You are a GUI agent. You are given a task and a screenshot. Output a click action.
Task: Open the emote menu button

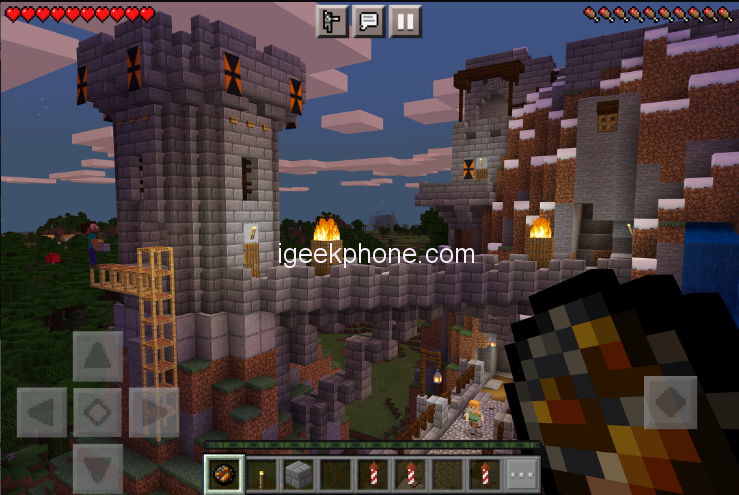coord(333,21)
